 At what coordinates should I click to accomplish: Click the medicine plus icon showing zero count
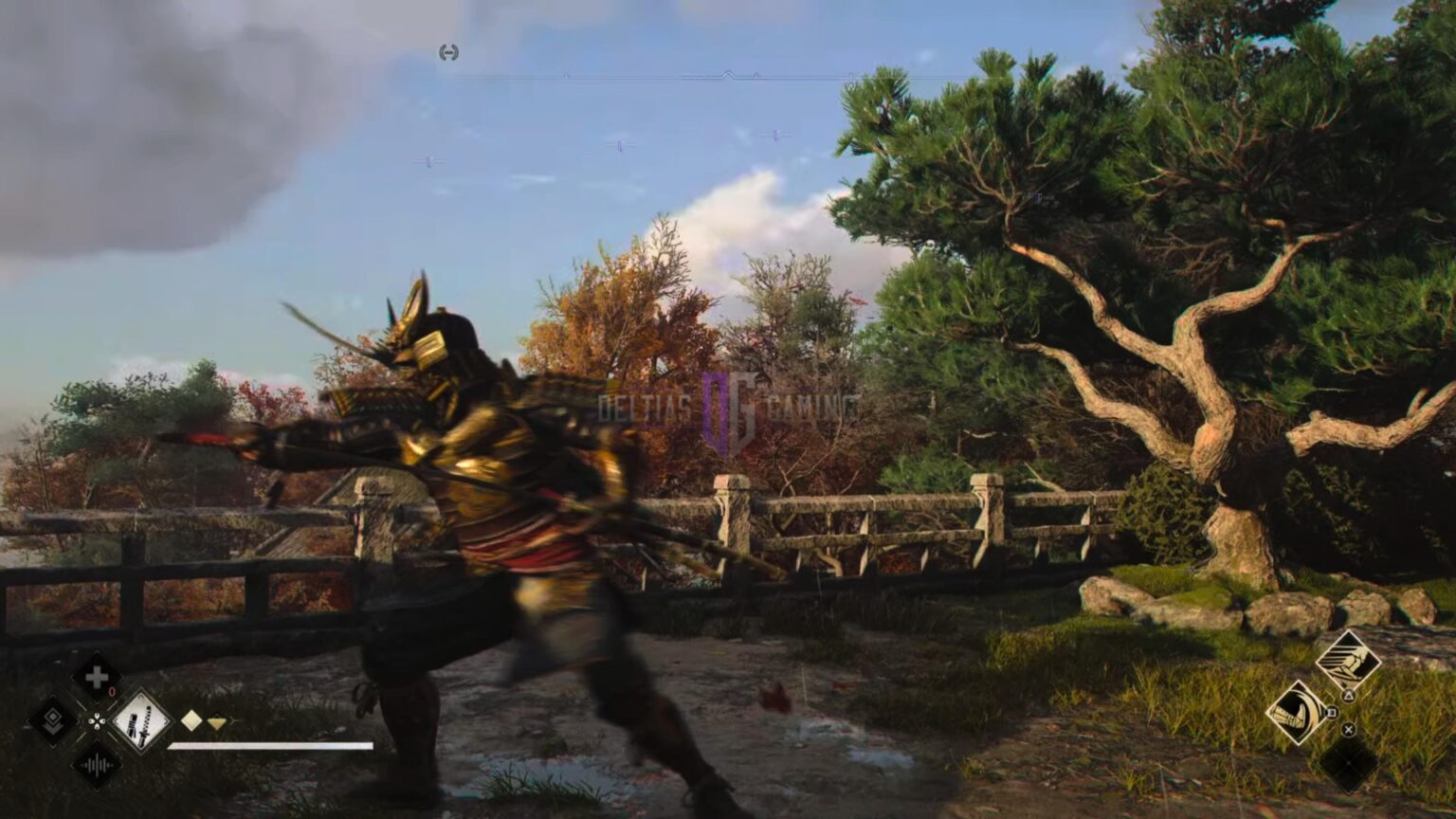(97, 679)
